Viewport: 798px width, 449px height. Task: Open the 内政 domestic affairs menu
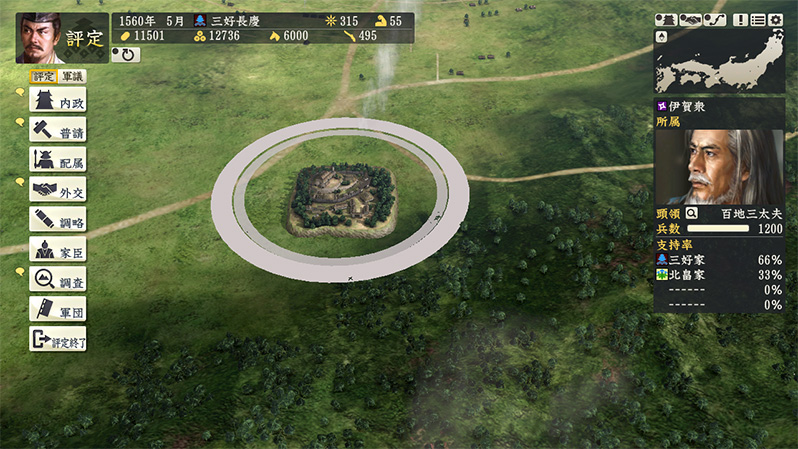tap(58, 101)
